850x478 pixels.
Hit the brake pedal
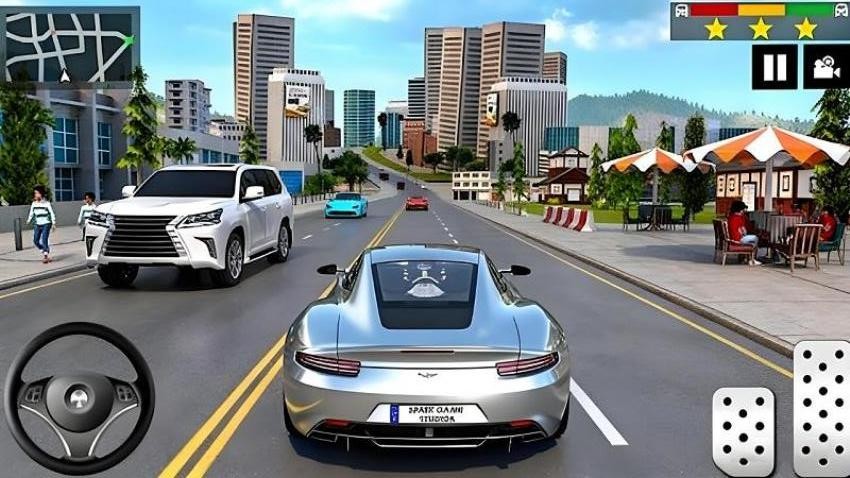[x=743, y=431]
